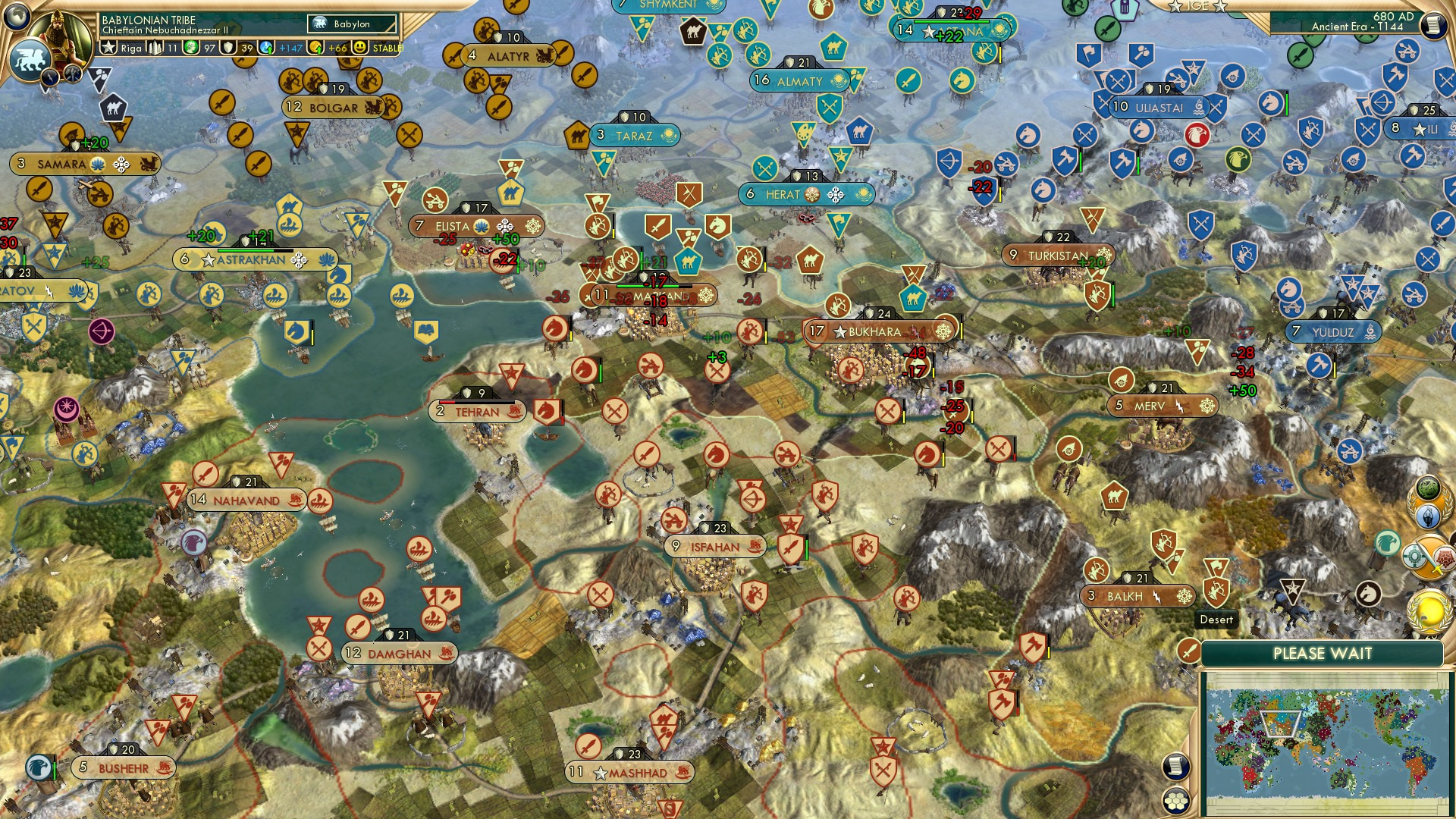Click the yellow laurel notification medallion
The image size is (1456, 819).
coord(1428,612)
